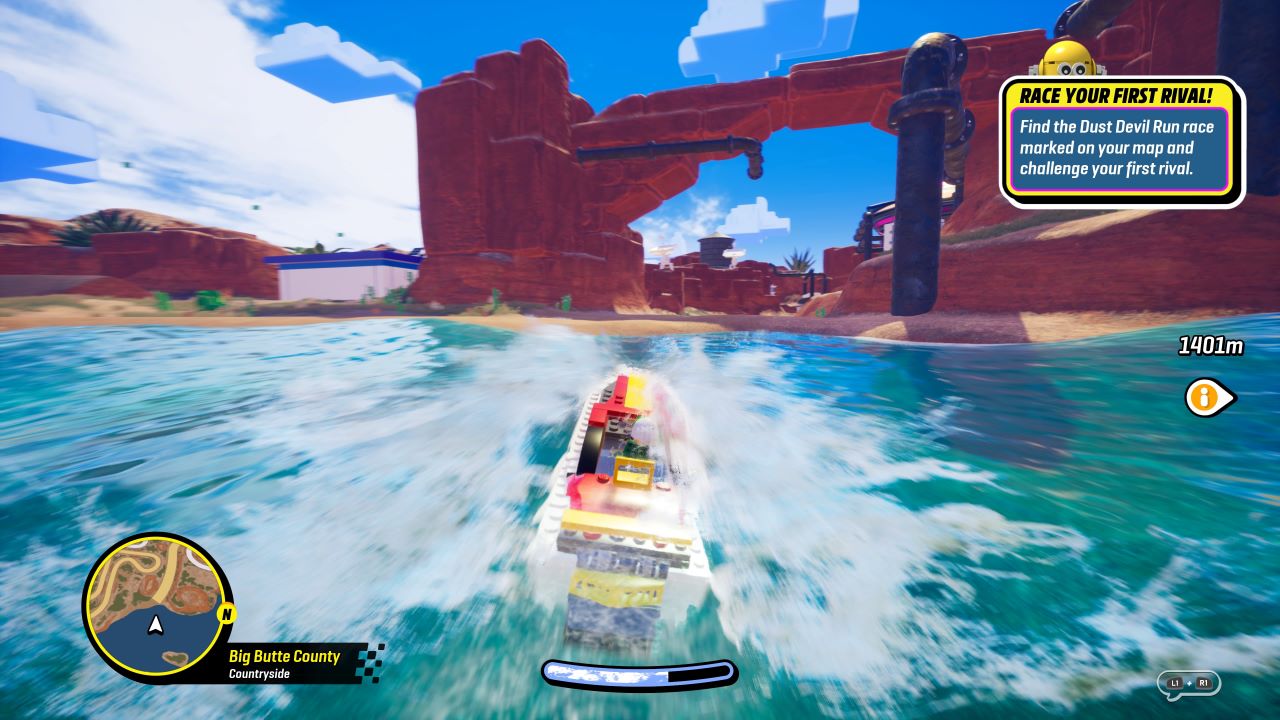1280x720 pixels.
Task: Click the blue boost meter at the bottom
Action: coord(640,673)
